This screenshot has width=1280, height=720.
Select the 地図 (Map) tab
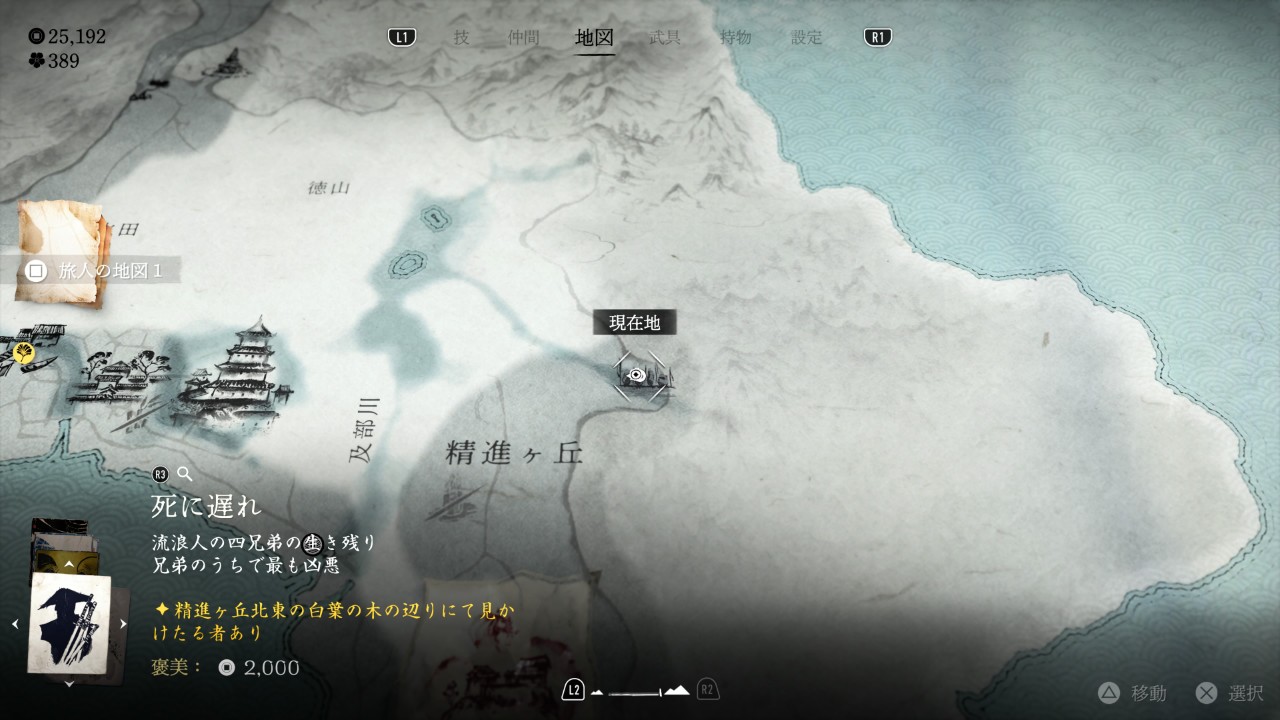(x=595, y=38)
